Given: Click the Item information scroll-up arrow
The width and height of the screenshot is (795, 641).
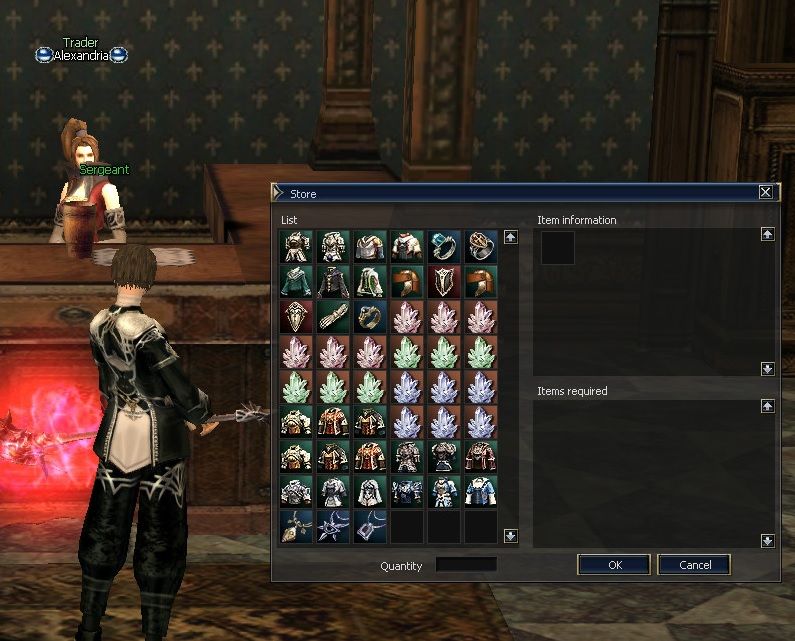Looking at the screenshot, I should tap(767, 234).
